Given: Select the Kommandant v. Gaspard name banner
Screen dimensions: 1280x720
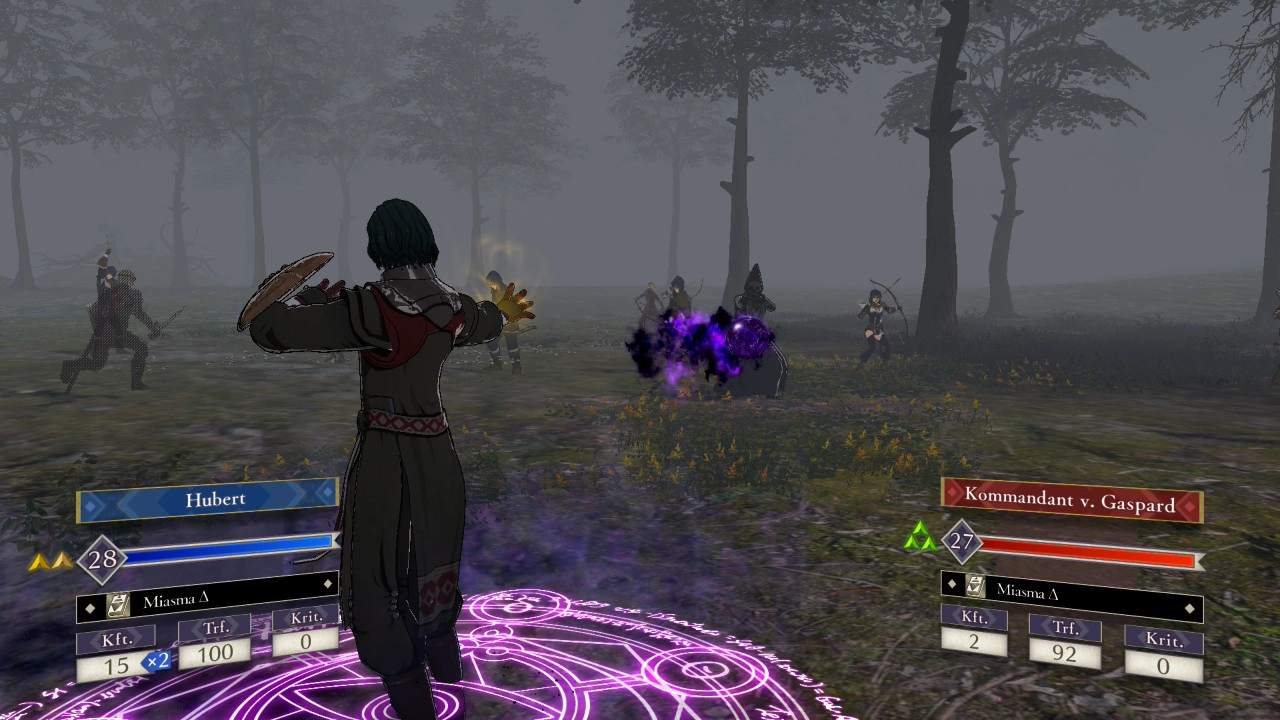Looking at the screenshot, I should (1071, 500).
